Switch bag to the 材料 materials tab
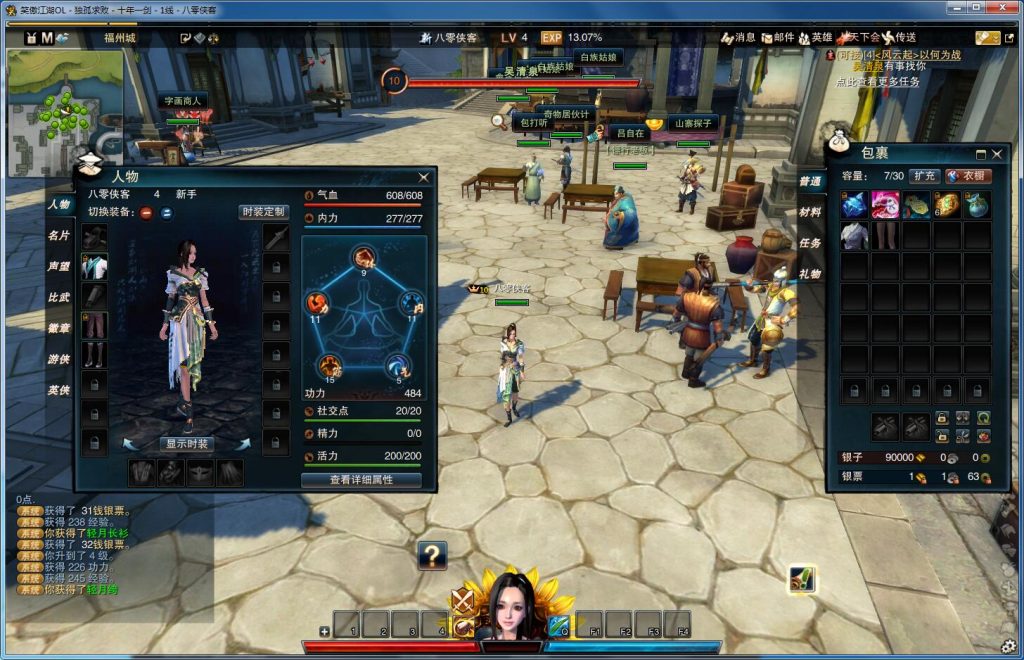 [x=810, y=212]
